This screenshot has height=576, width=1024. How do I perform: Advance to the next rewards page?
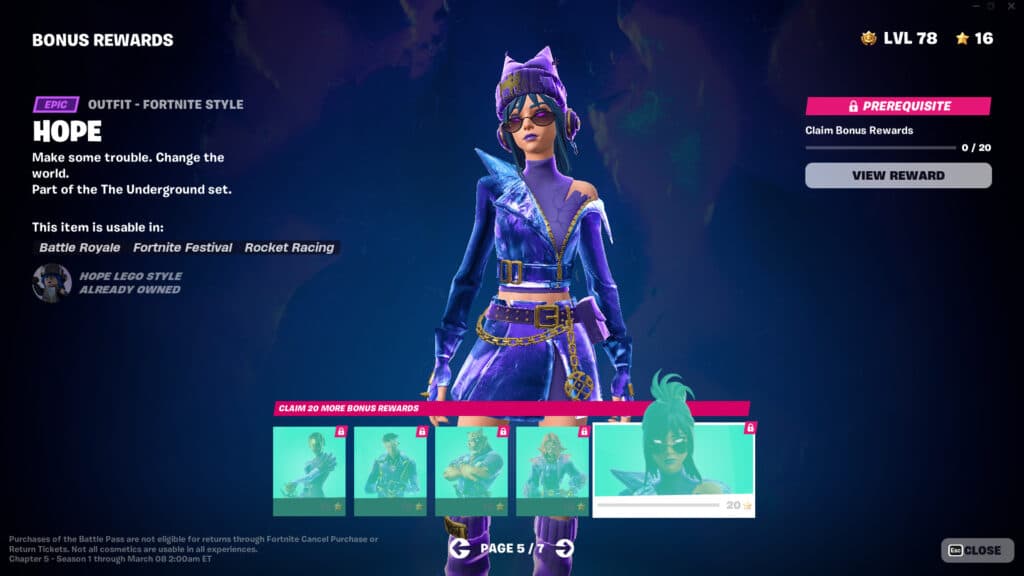click(x=565, y=548)
